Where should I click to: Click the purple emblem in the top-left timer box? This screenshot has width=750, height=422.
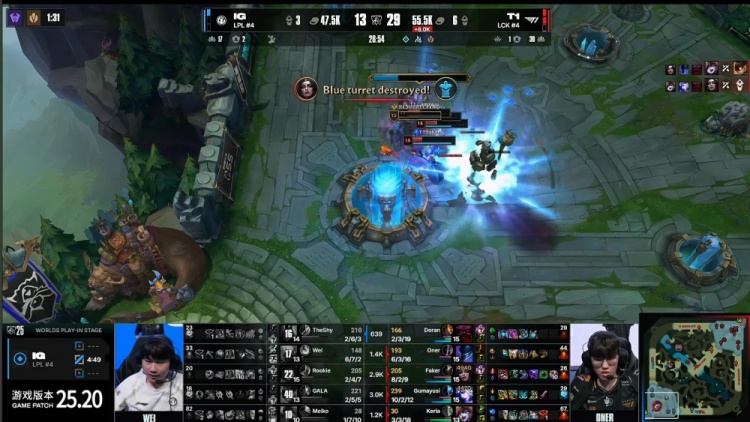pyautogui.click(x=15, y=17)
